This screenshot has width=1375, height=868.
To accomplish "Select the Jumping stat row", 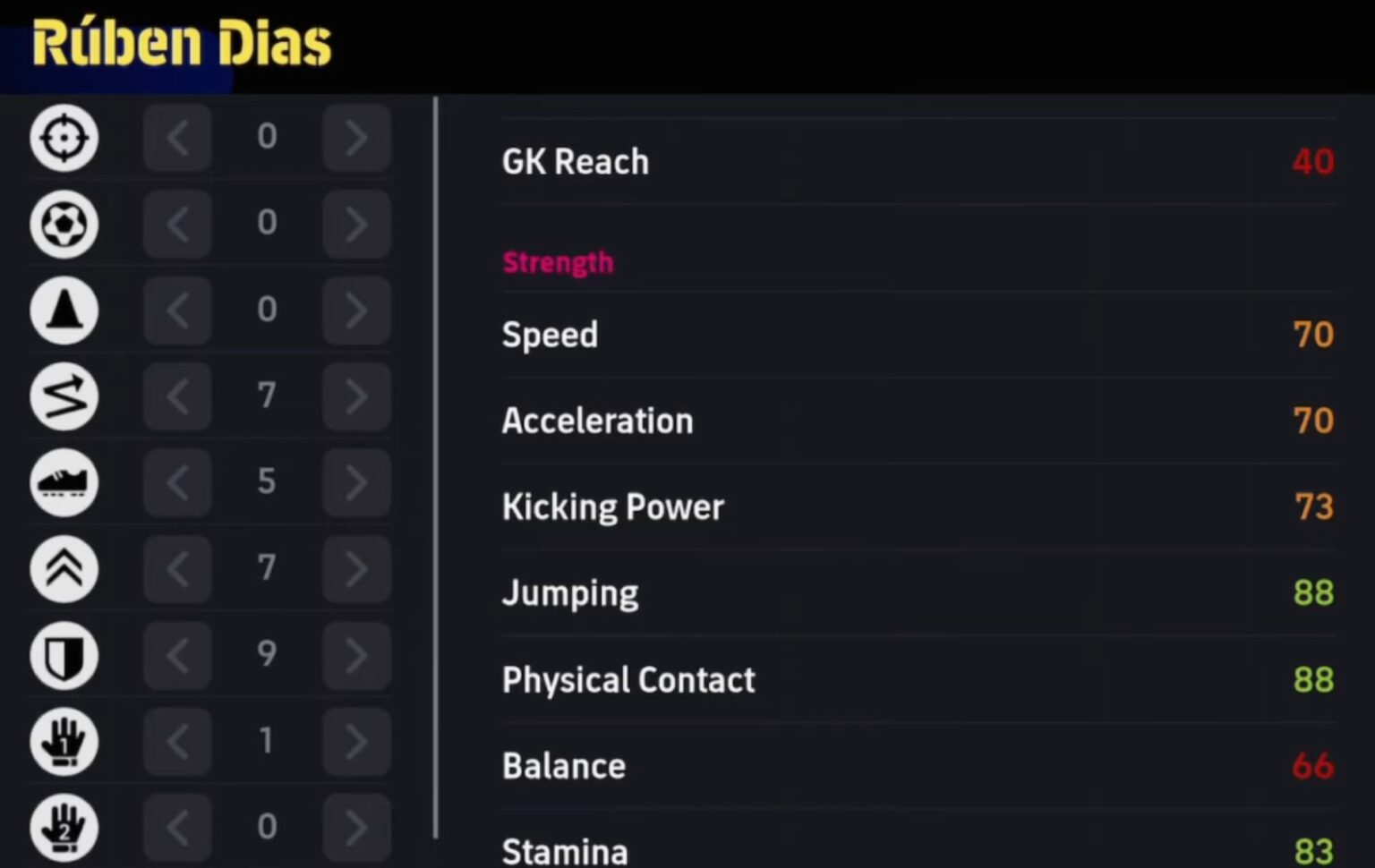I will [x=570, y=592].
